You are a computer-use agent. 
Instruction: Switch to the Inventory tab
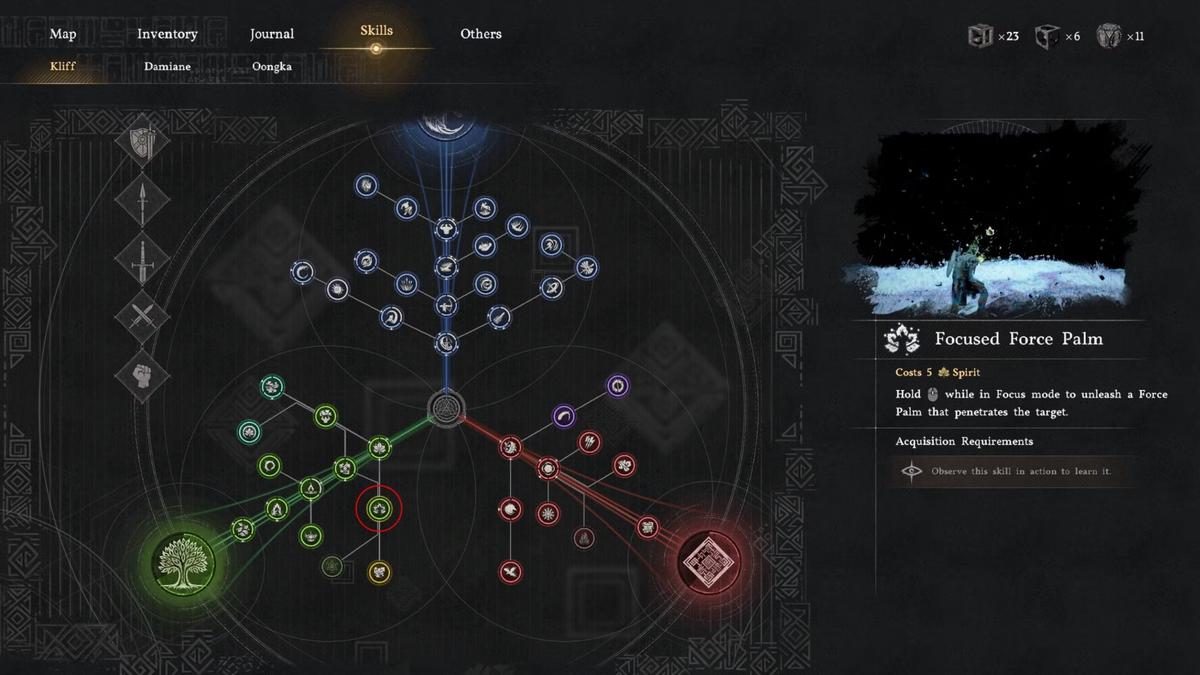tap(167, 34)
